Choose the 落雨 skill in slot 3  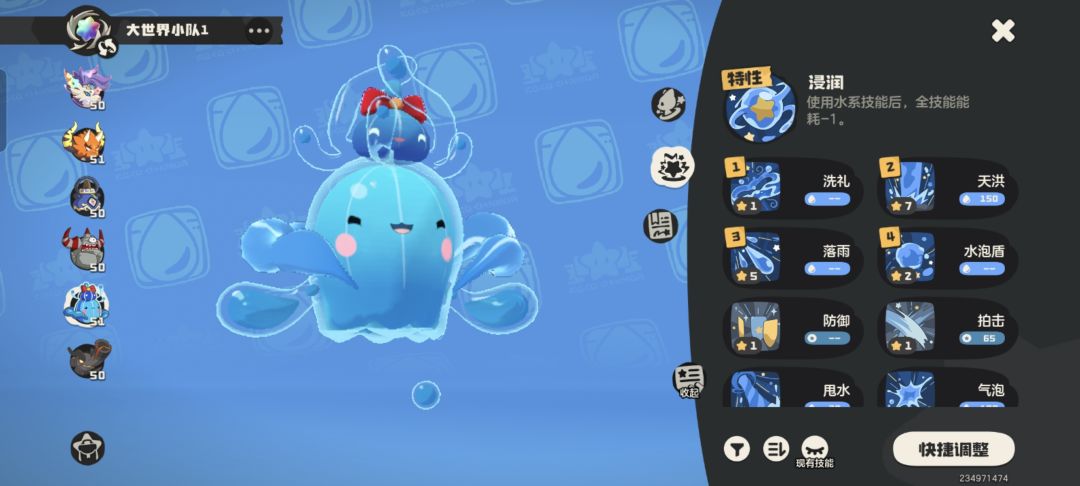[x=791, y=254]
